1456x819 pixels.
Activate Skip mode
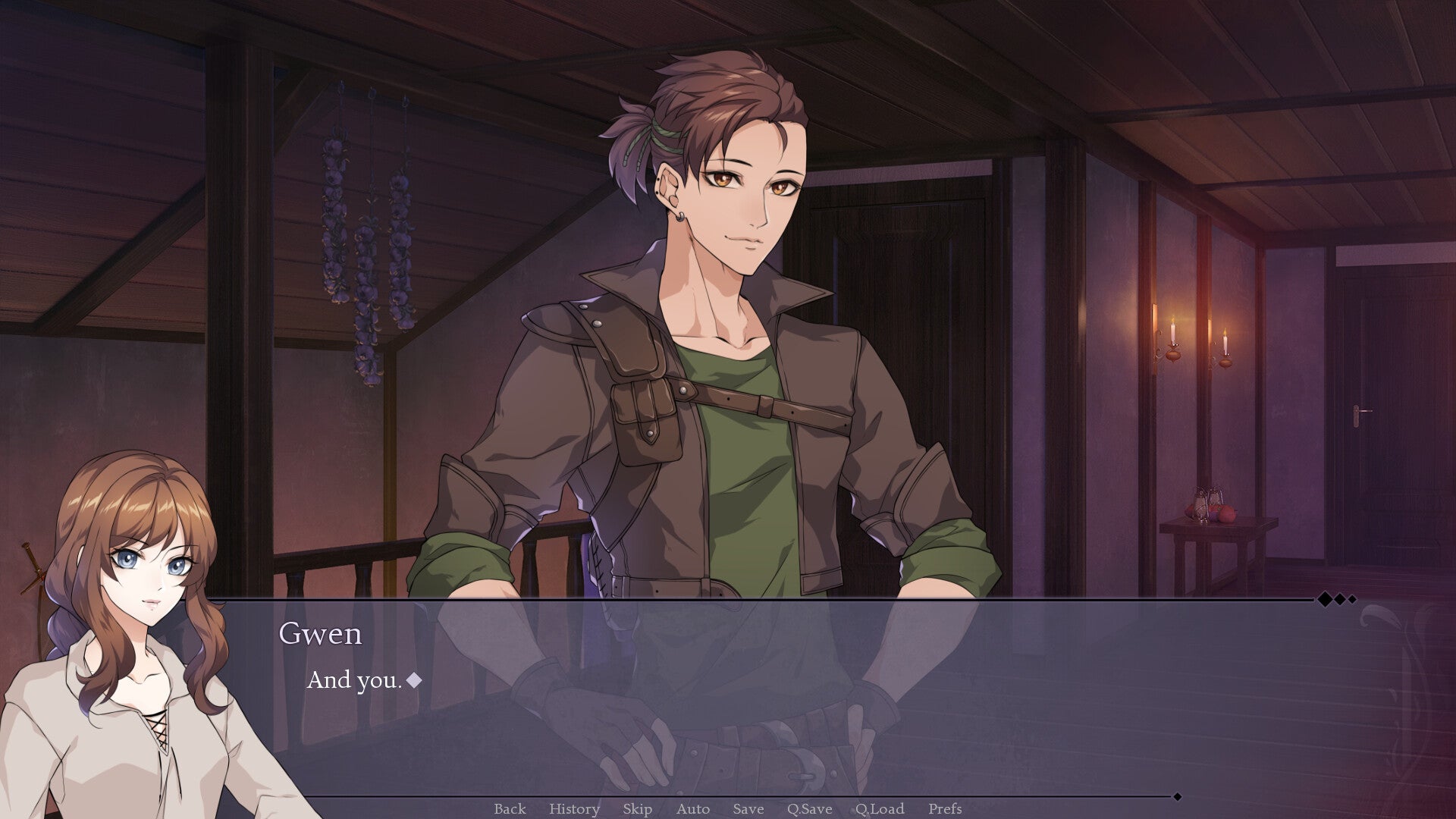tap(637, 809)
